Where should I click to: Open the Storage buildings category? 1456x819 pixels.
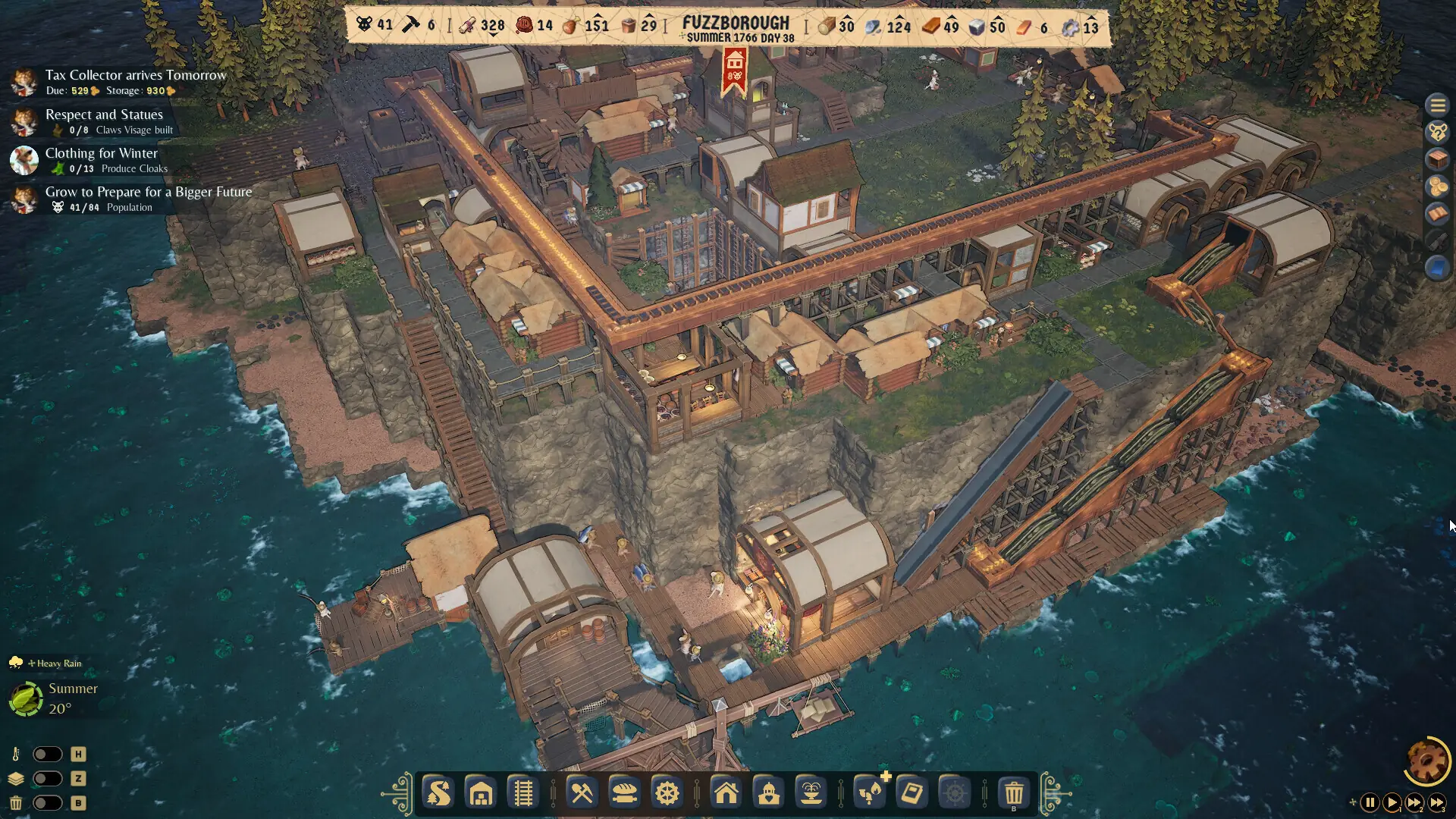(481, 793)
